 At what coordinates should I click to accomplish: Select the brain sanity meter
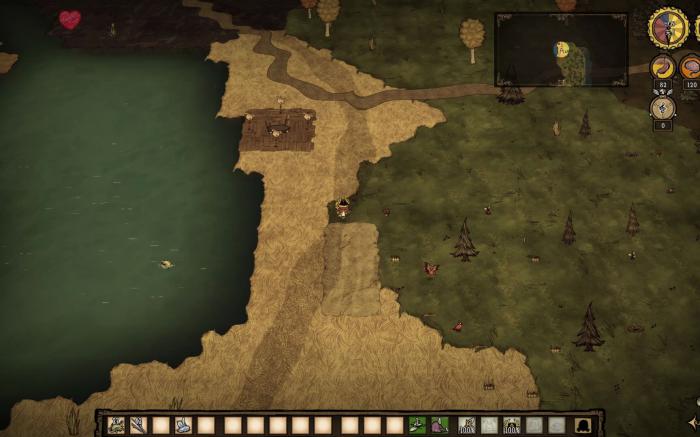pos(691,67)
